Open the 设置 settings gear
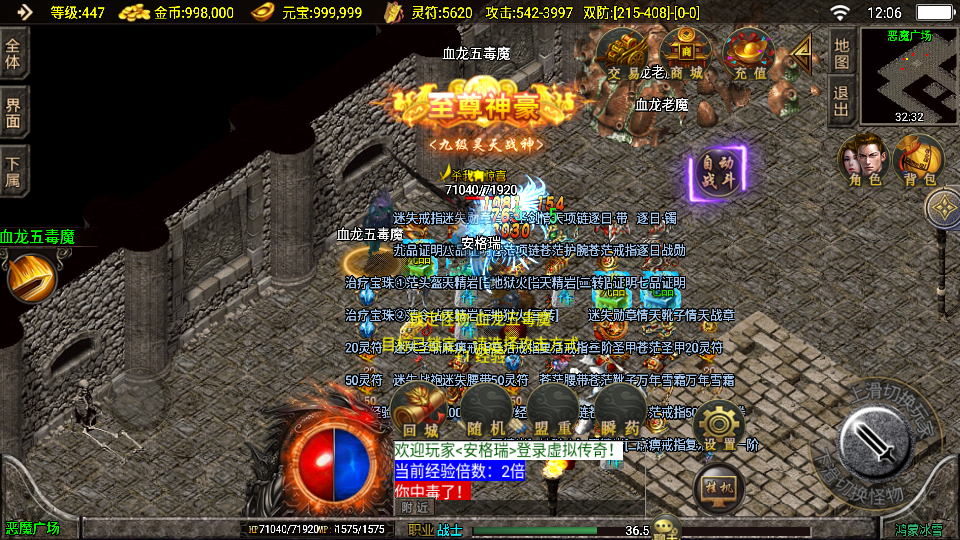The image size is (960, 540). coord(718,426)
